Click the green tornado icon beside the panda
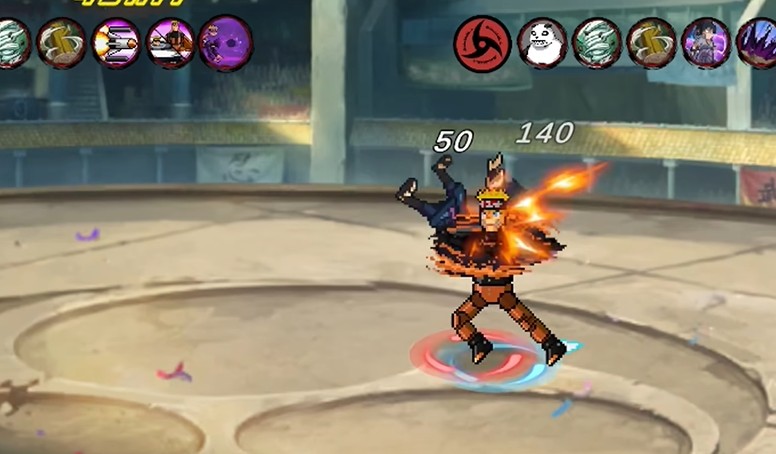 tap(597, 44)
